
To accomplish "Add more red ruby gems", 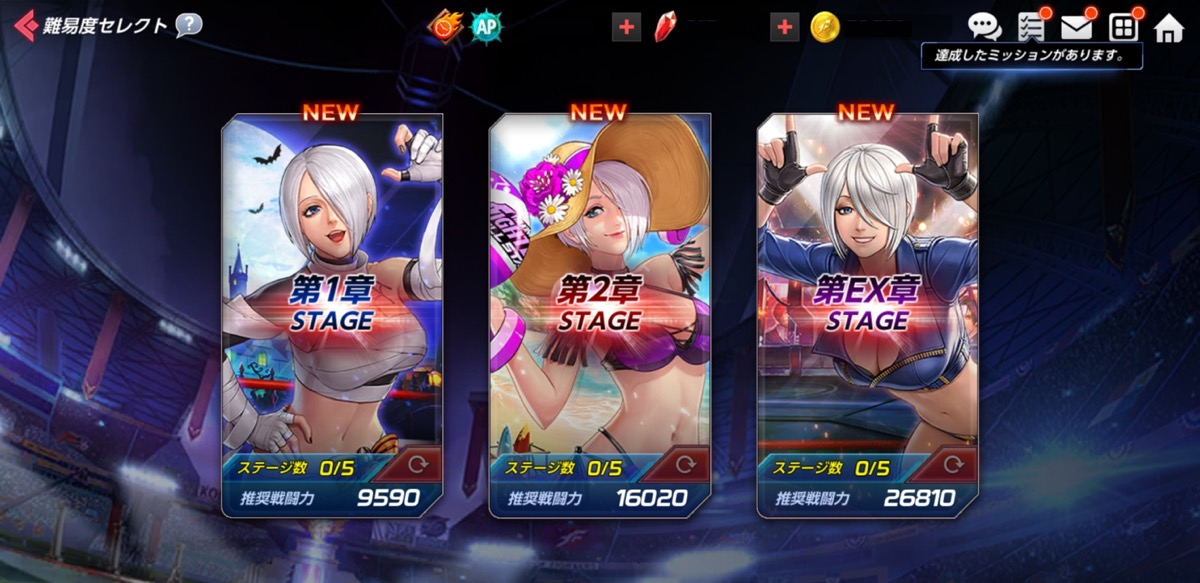I will pyautogui.click(x=627, y=27).
